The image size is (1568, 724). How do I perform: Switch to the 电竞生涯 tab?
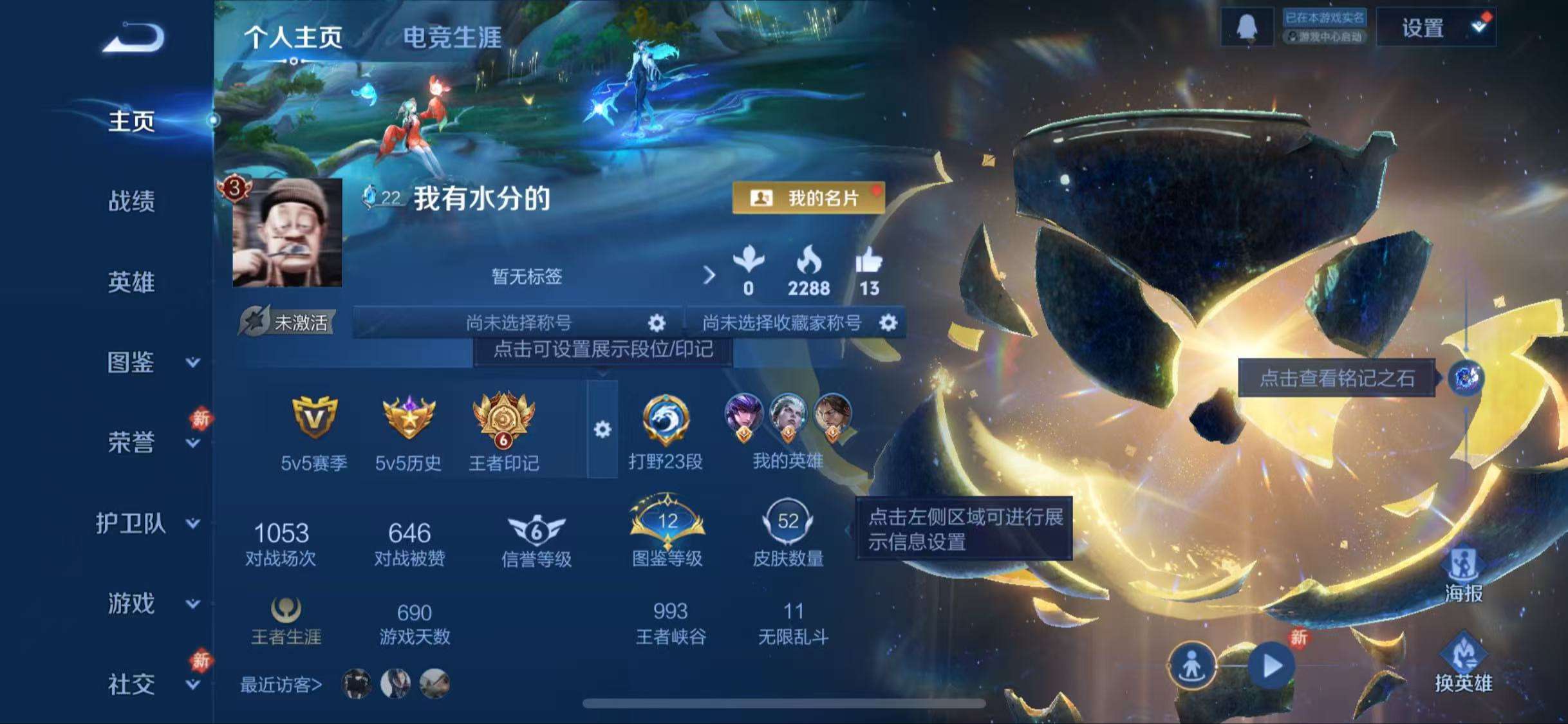pyautogui.click(x=454, y=35)
